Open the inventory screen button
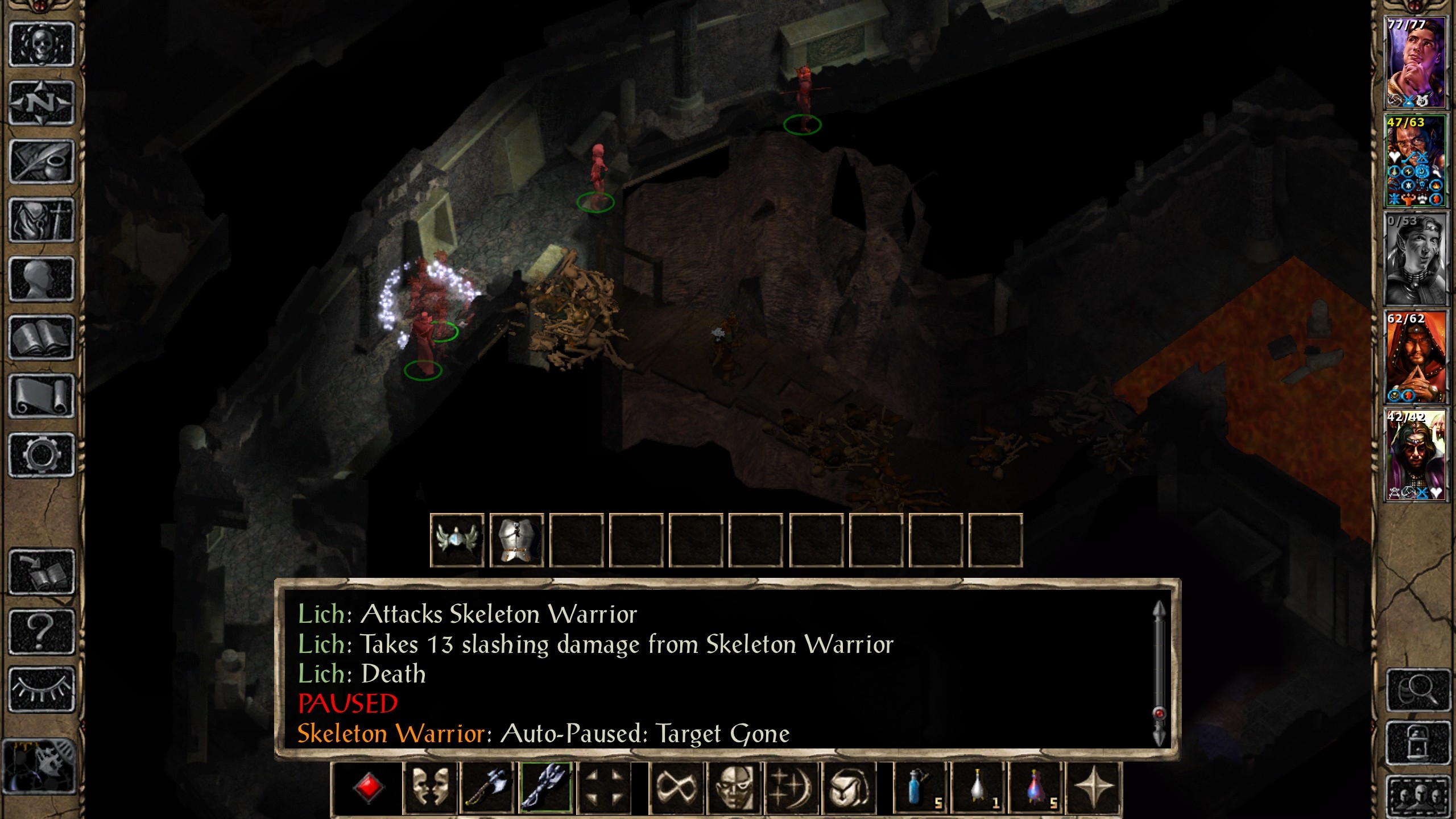The image size is (1456, 819). pyautogui.click(x=42, y=221)
